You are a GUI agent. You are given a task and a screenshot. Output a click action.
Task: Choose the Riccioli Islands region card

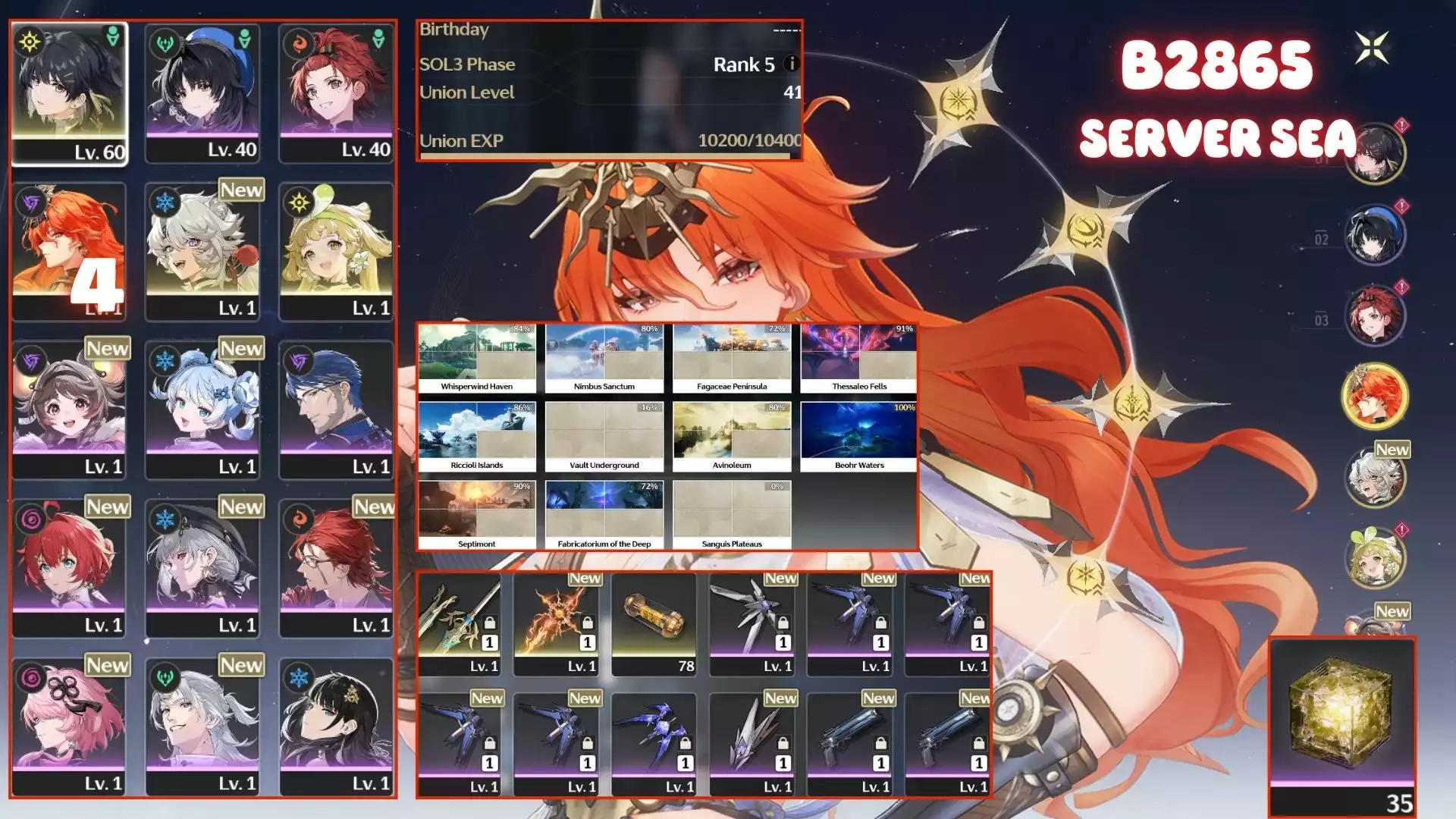(x=476, y=438)
